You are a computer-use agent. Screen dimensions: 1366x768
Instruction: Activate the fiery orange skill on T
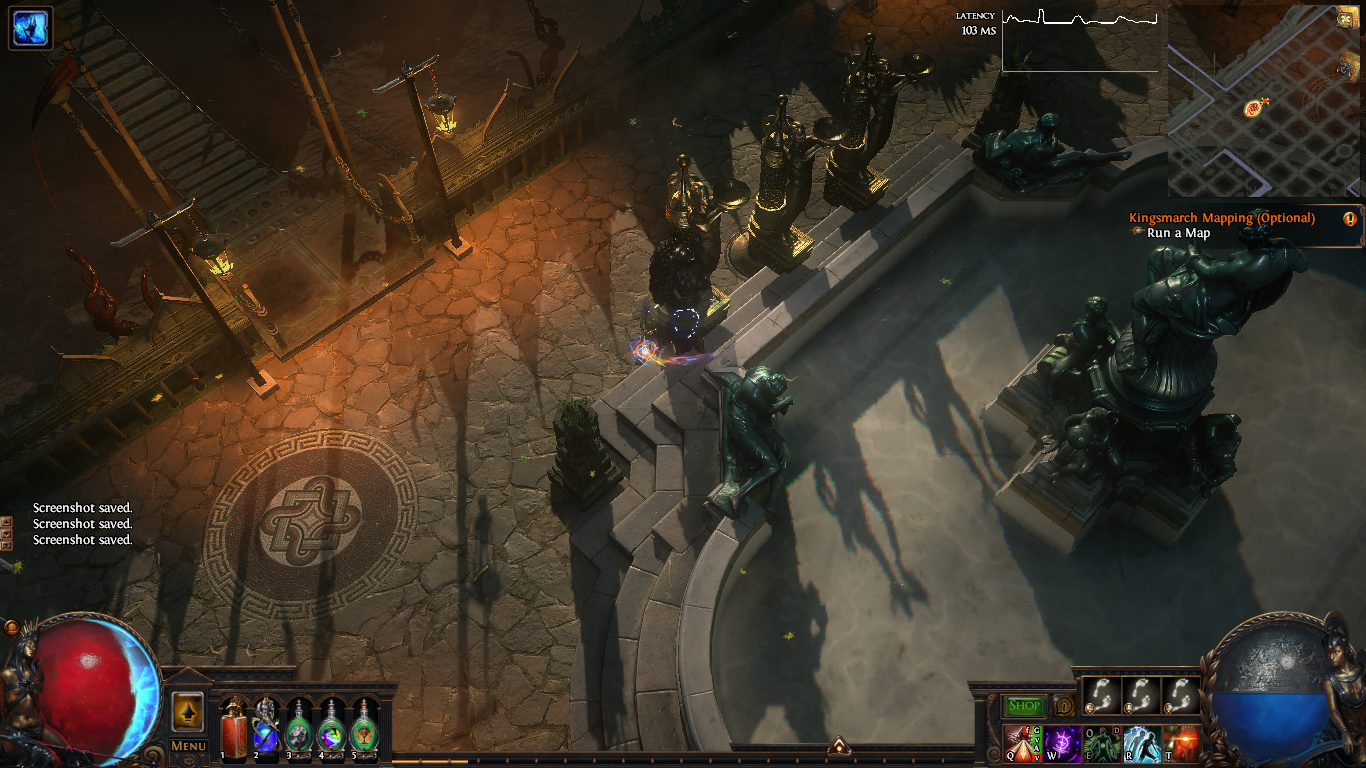(x=1181, y=744)
